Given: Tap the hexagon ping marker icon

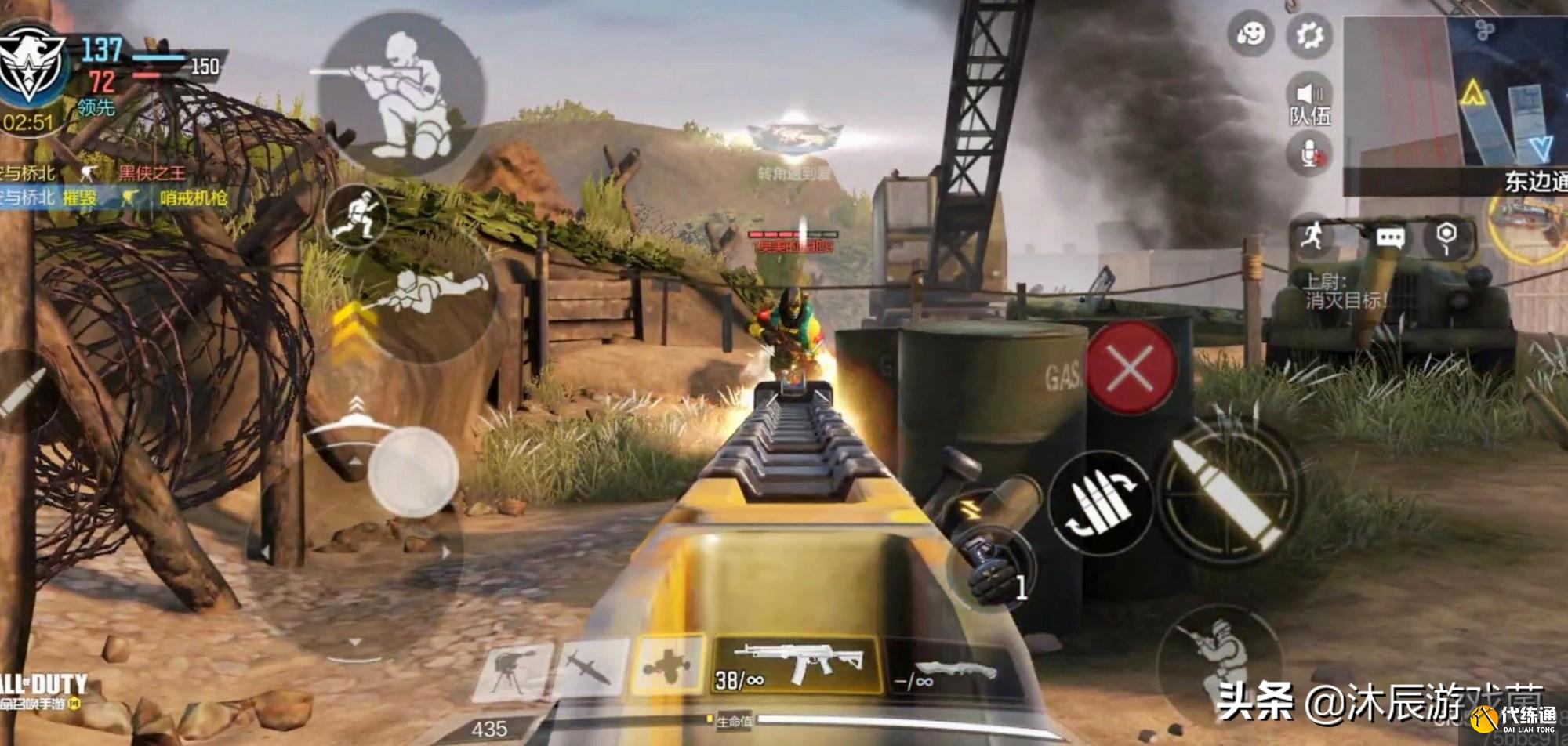Looking at the screenshot, I should pos(1446,237).
